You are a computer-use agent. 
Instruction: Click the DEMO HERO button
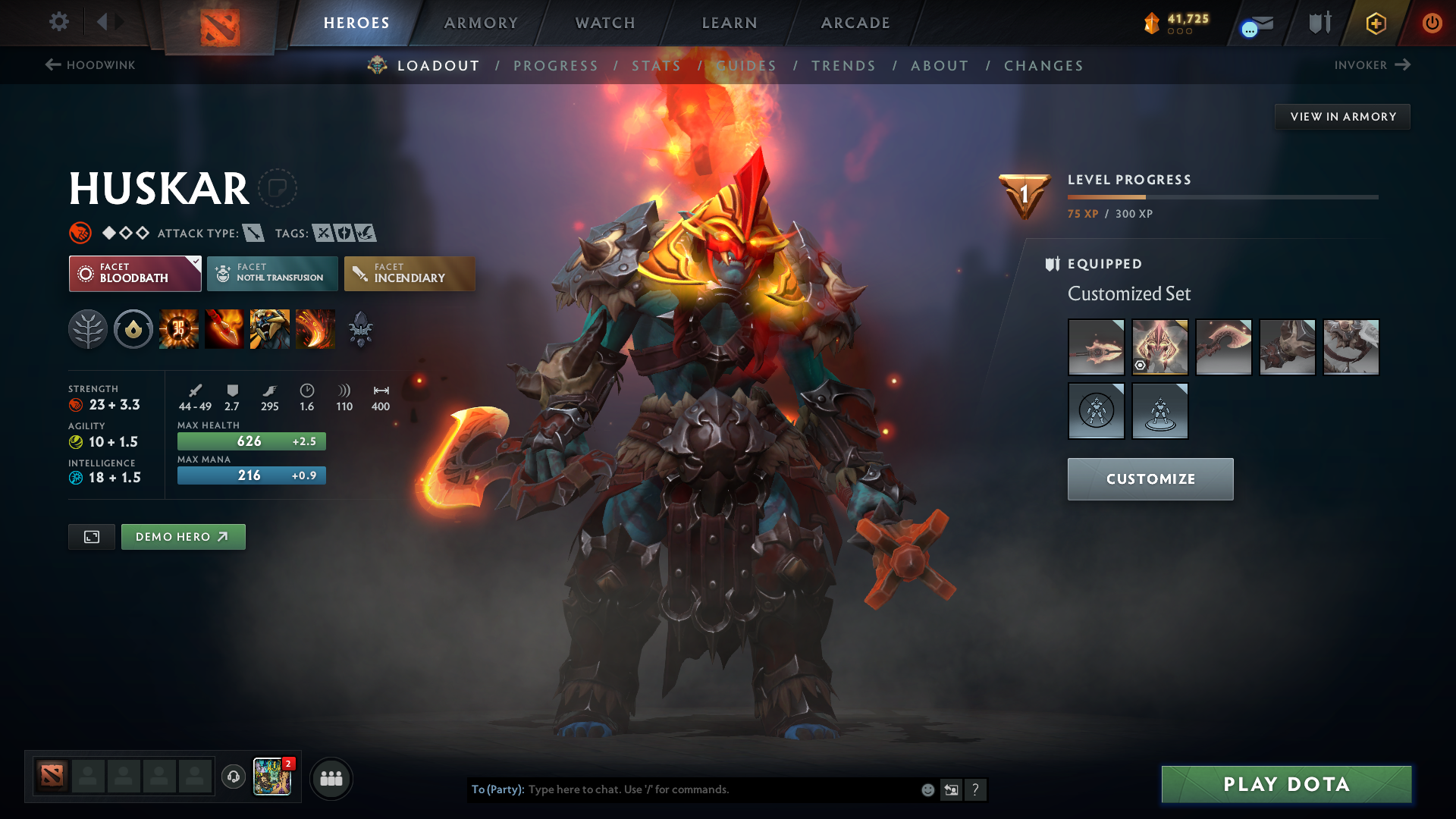(183, 536)
